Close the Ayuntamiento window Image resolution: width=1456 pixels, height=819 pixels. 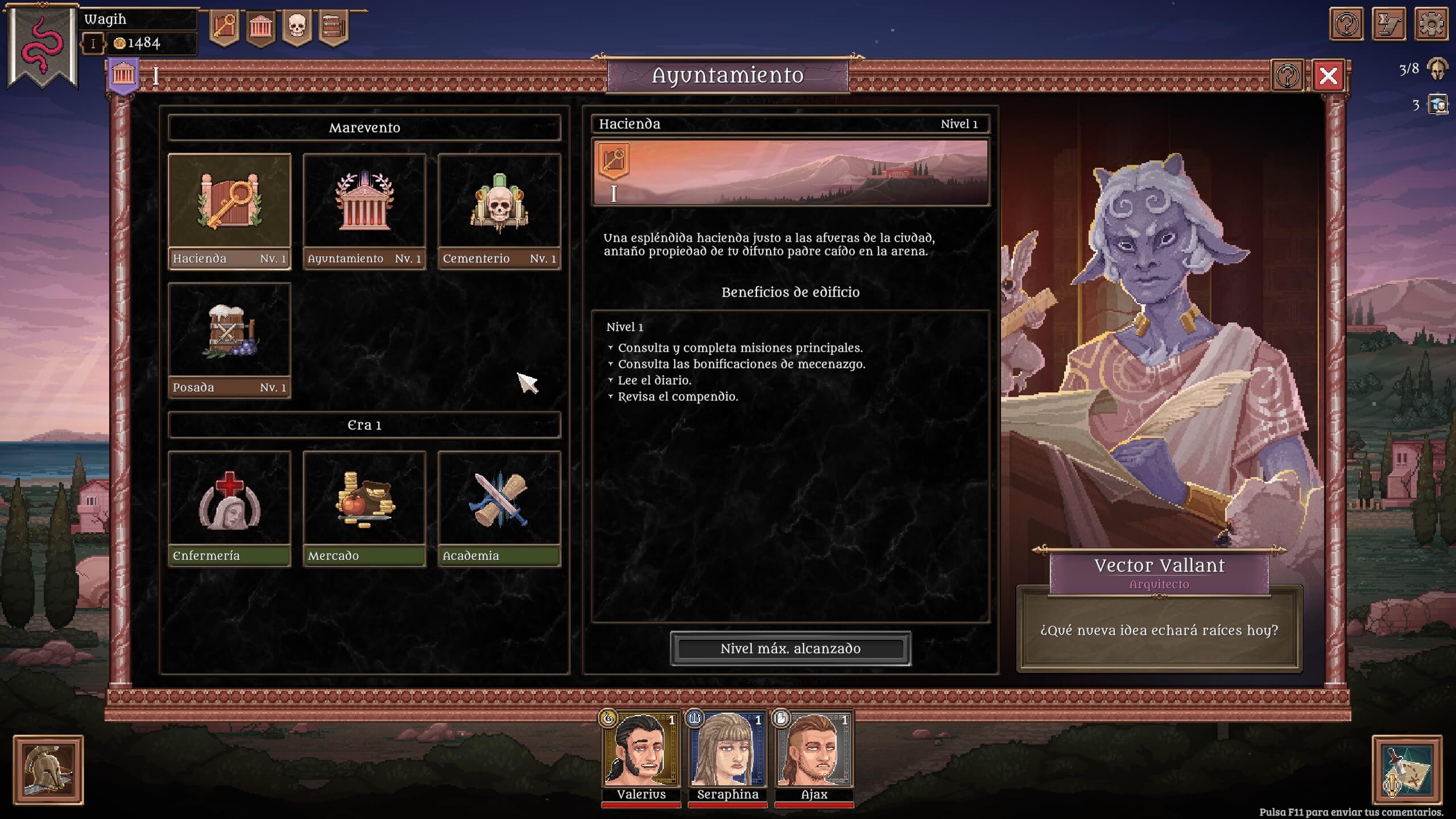click(1328, 76)
